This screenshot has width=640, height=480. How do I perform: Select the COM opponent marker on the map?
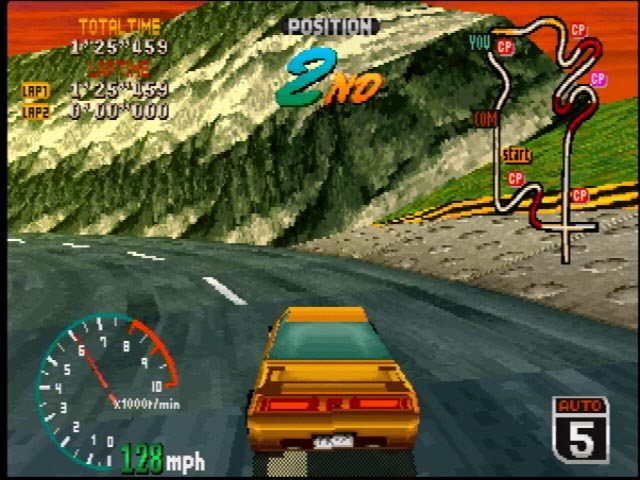point(486,120)
